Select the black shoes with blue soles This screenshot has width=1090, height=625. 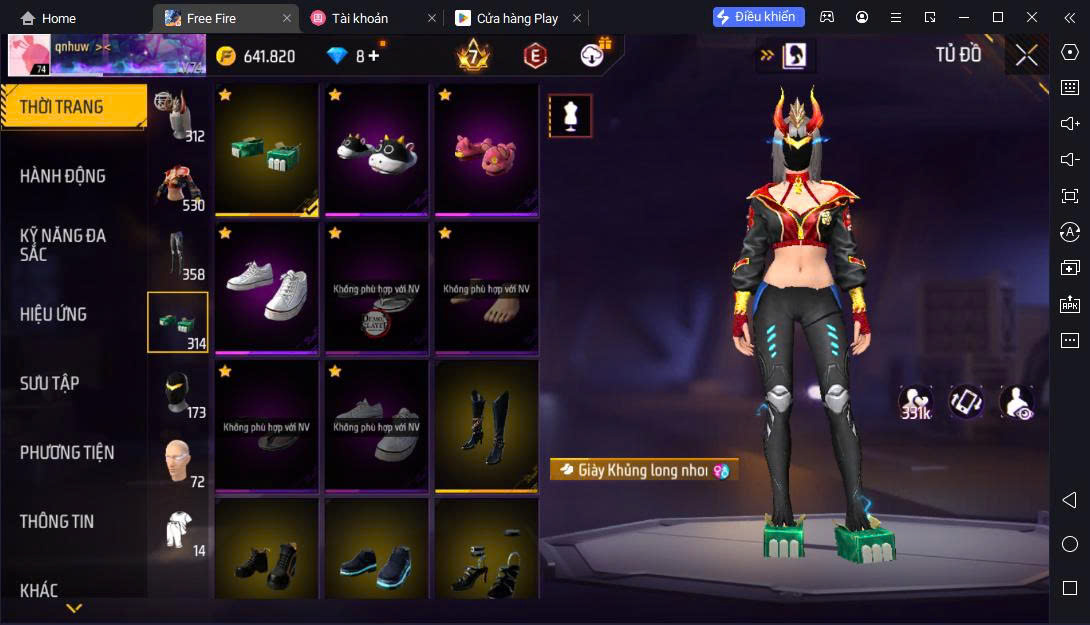pos(376,558)
